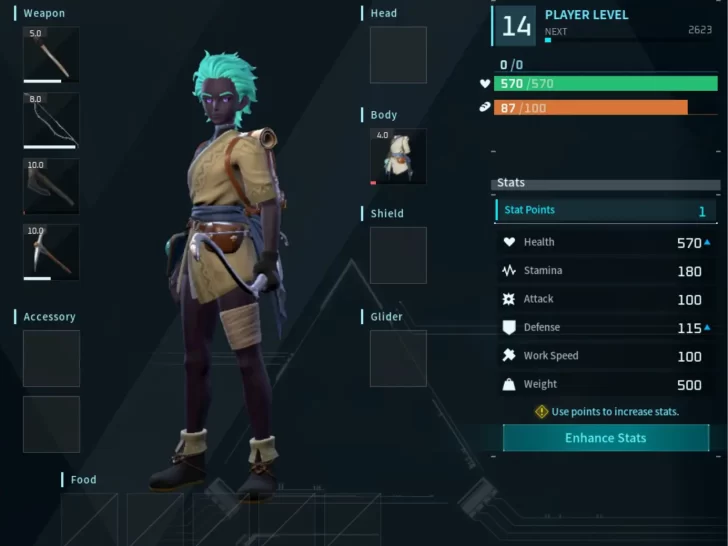Image resolution: width=728 pixels, height=546 pixels.
Task: Choose the Stamina stat row
Action: [606, 271]
